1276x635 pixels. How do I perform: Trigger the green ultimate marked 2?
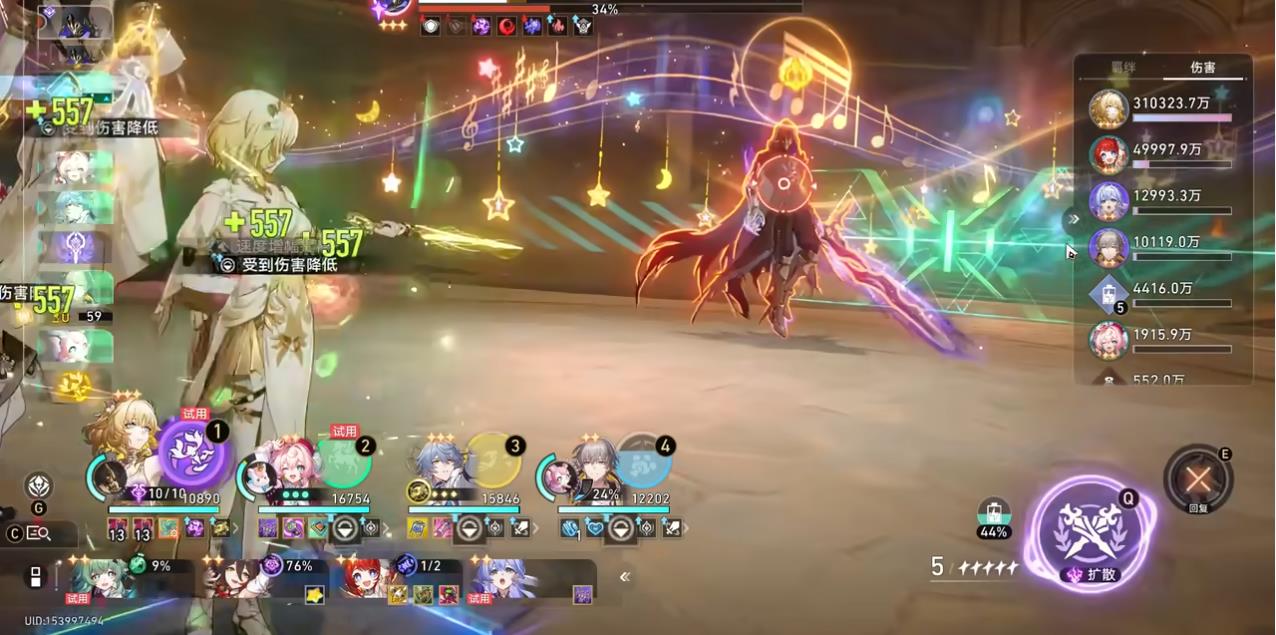[344, 461]
